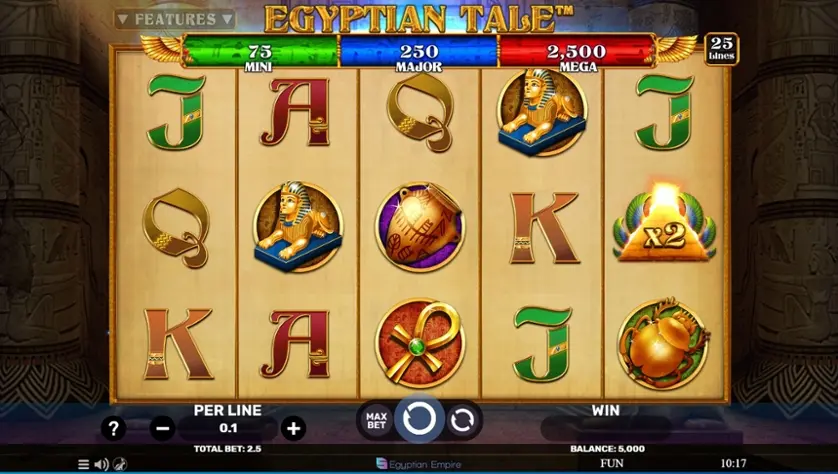Decrease the per line bet

[x=163, y=429]
